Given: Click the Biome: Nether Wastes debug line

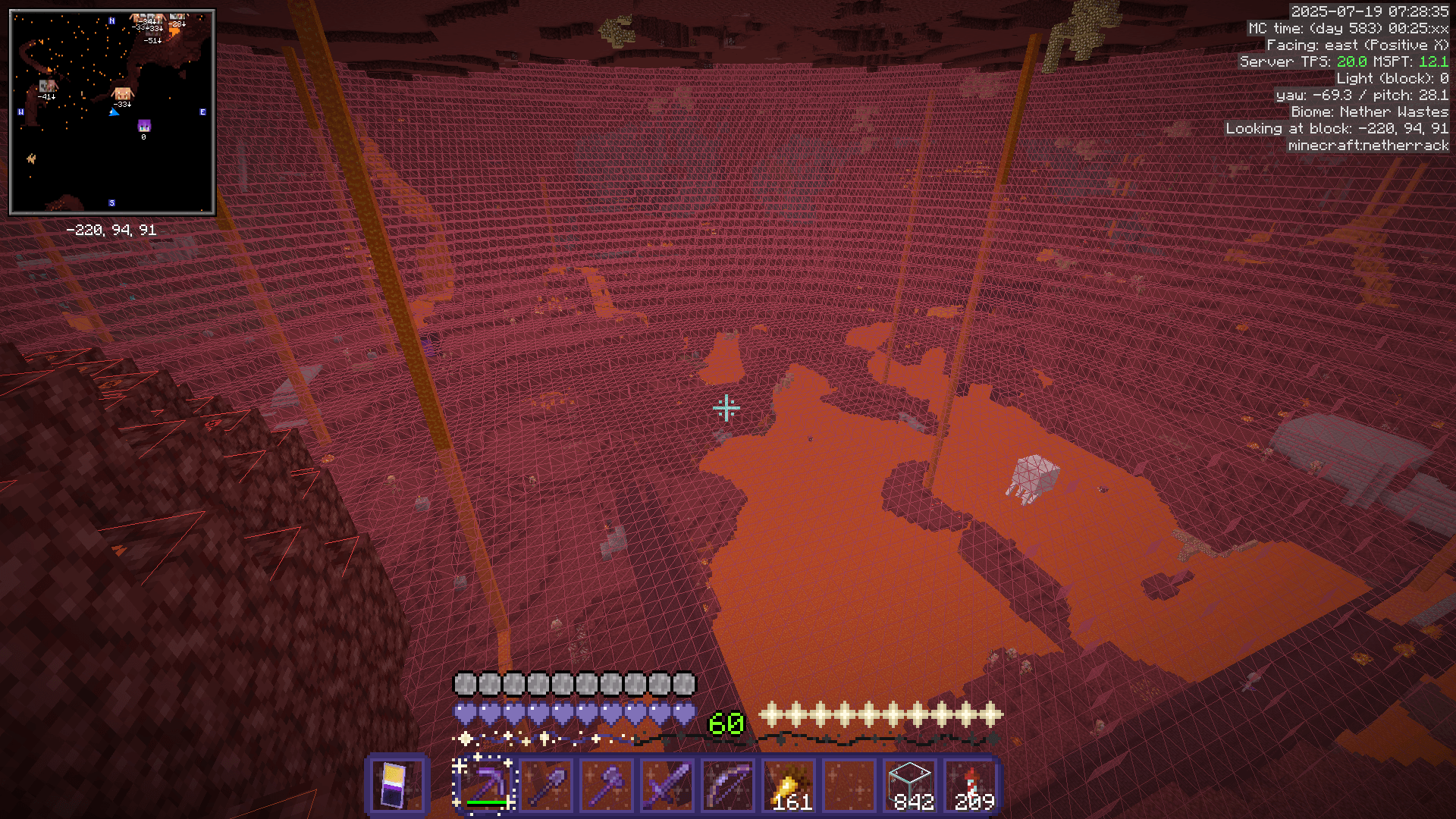Looking at the screenshot, I should click(1369, 111).
